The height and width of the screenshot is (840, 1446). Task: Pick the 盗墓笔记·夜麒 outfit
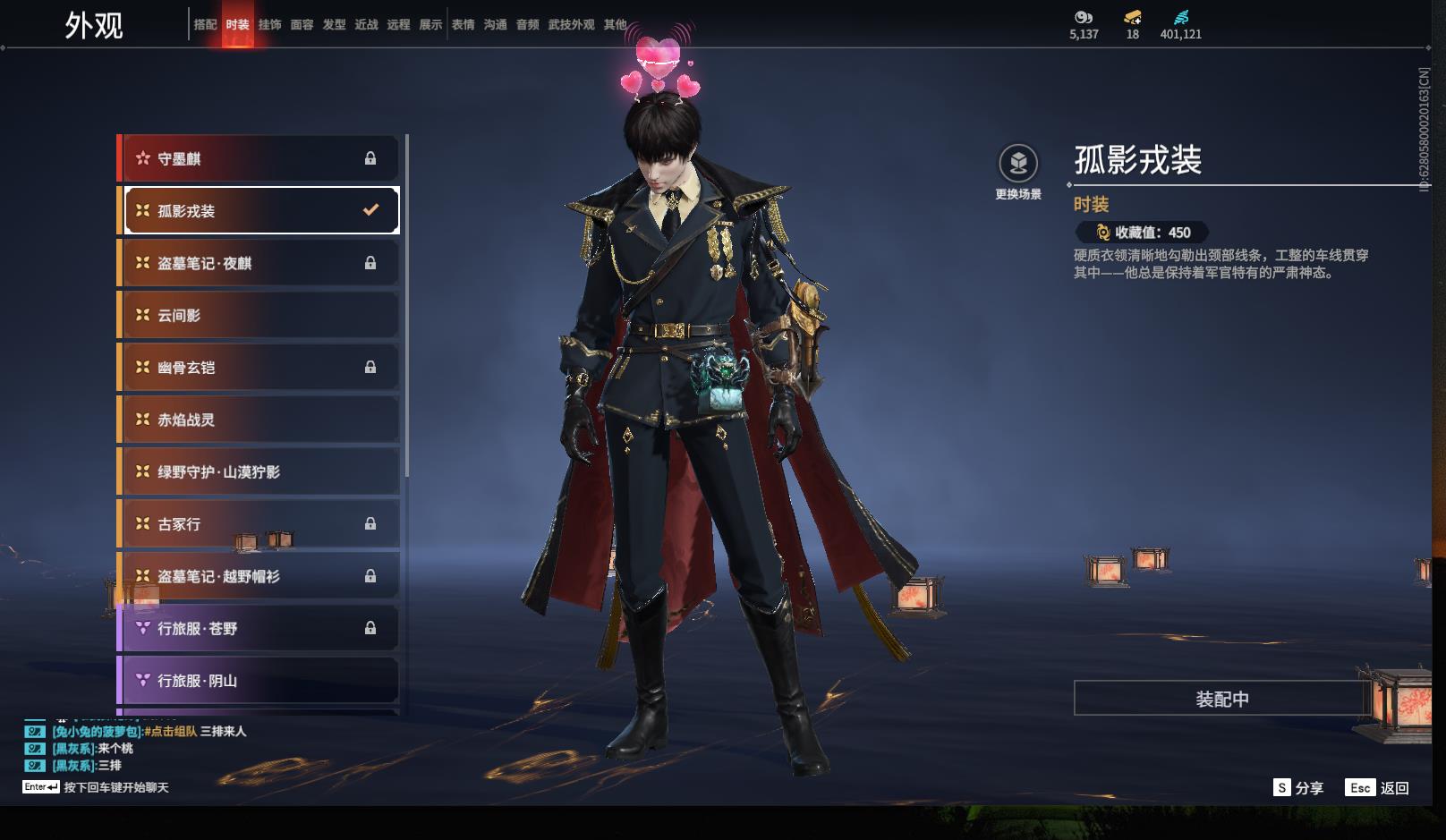click(259, 263)
